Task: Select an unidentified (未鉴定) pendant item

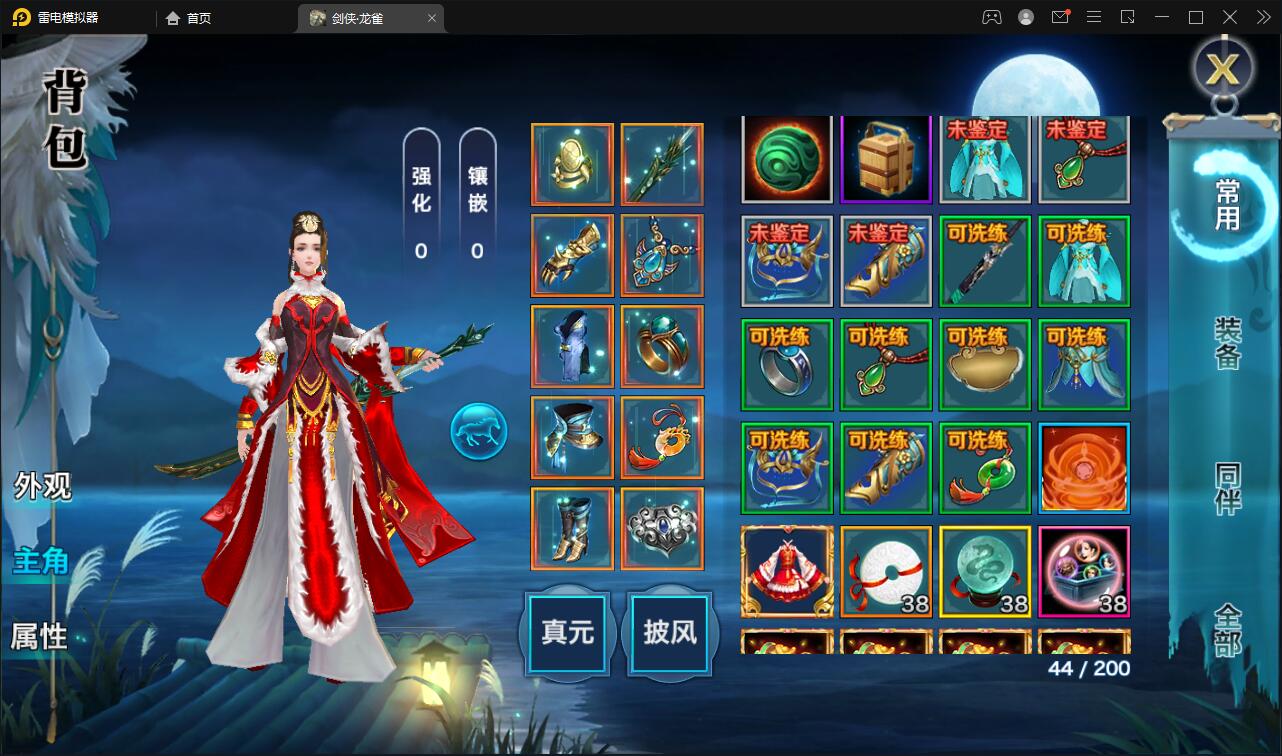Action: (x=1083, y=160)
